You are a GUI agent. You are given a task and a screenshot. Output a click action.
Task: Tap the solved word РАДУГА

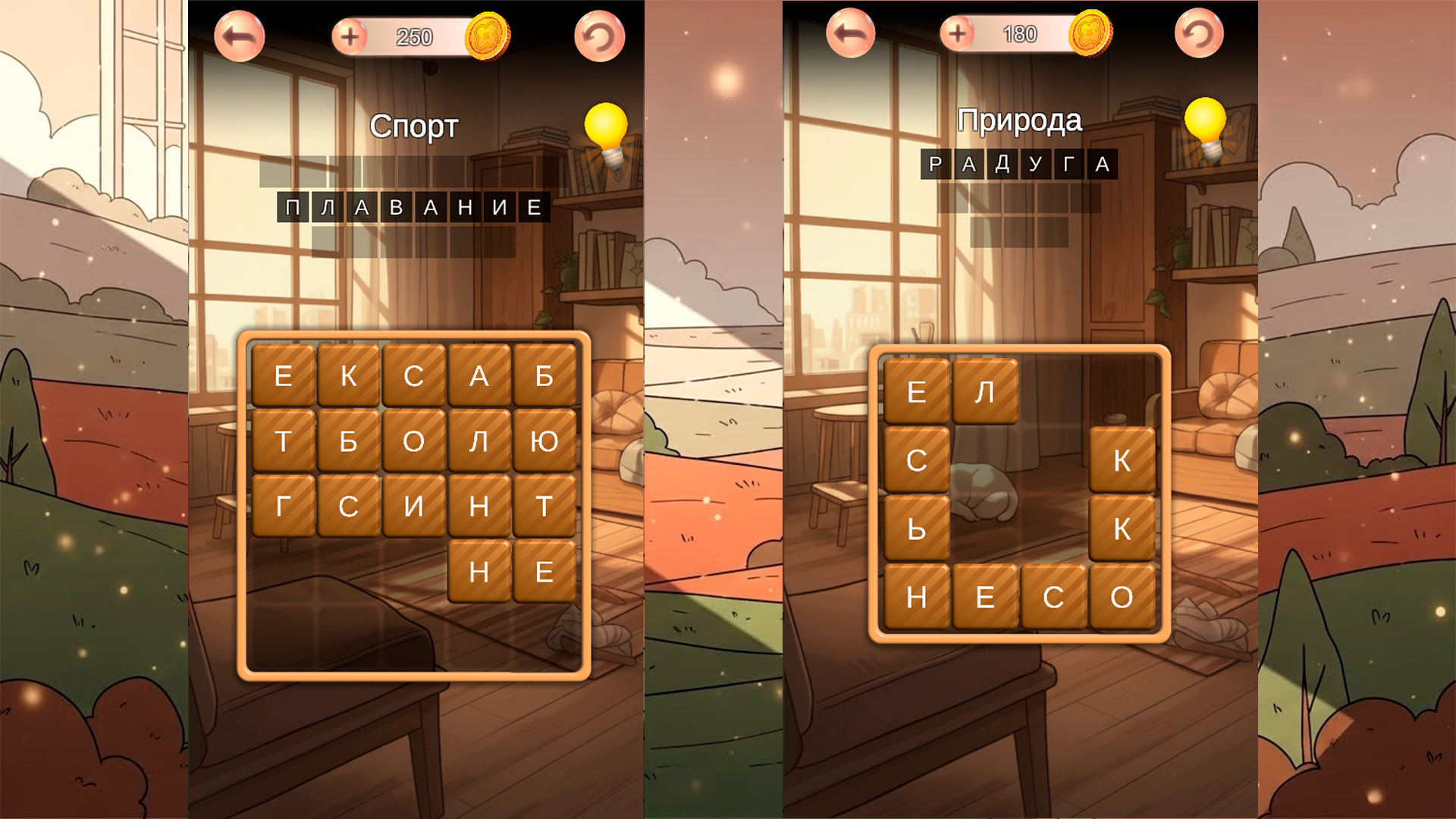pyautogui.click(x=1020, y=163)
